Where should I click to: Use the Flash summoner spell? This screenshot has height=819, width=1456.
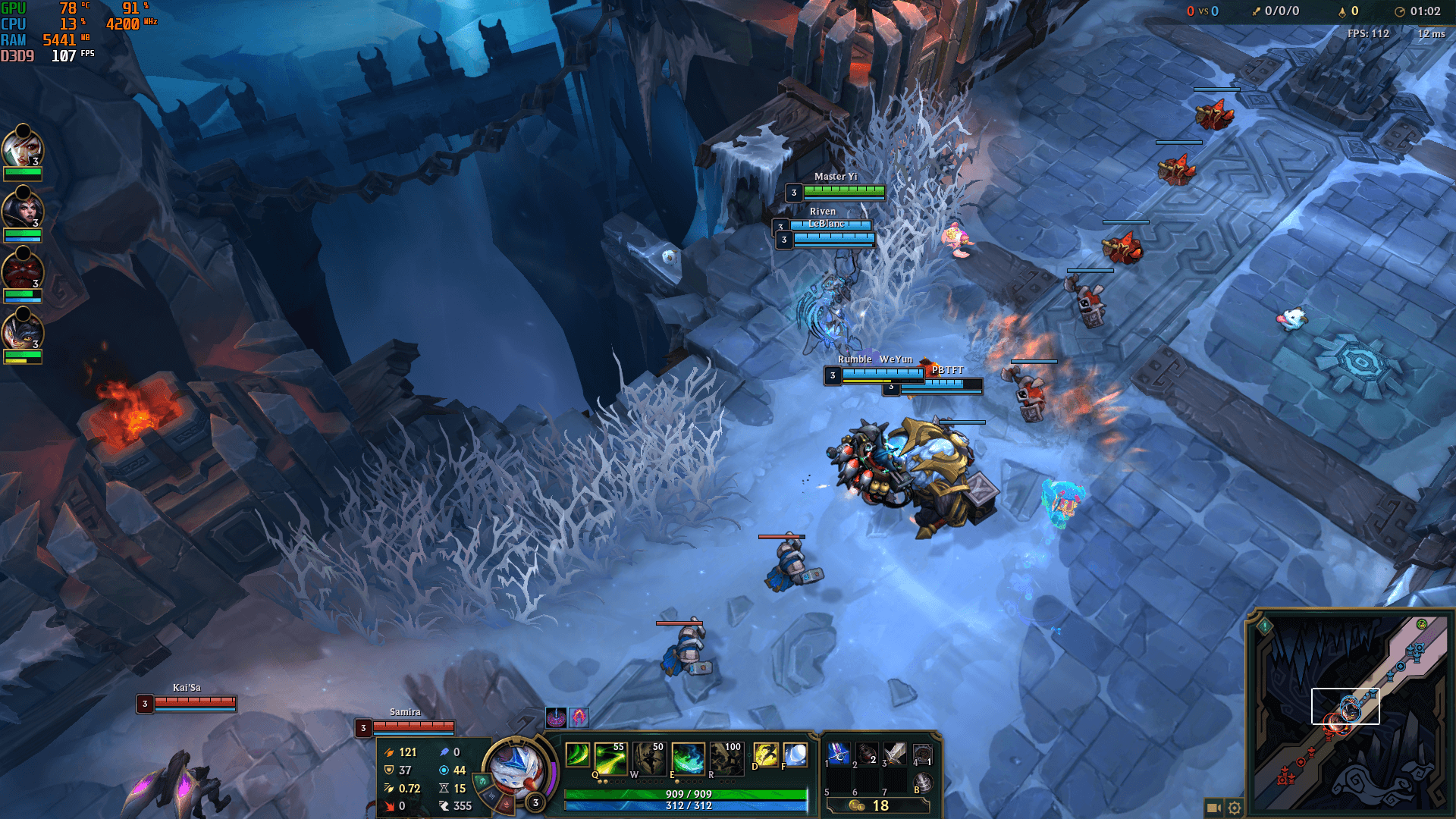pyautogui.click(x=766, y=755)
